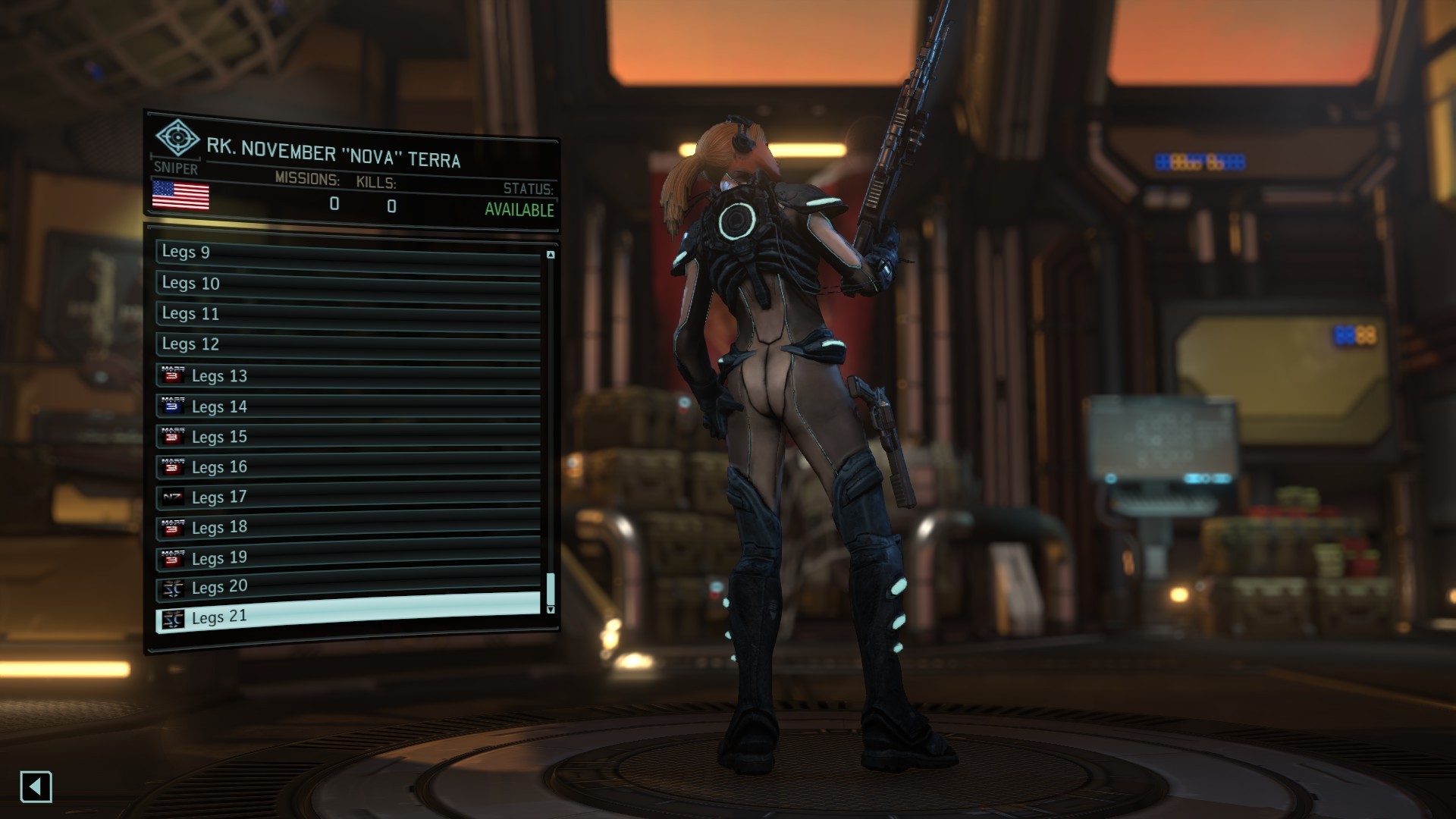Image resolution: width=1456 pixels, height=819 pixels.
Task: Go back using the bottom-left arrow button
Action: (x=36, y=787)
